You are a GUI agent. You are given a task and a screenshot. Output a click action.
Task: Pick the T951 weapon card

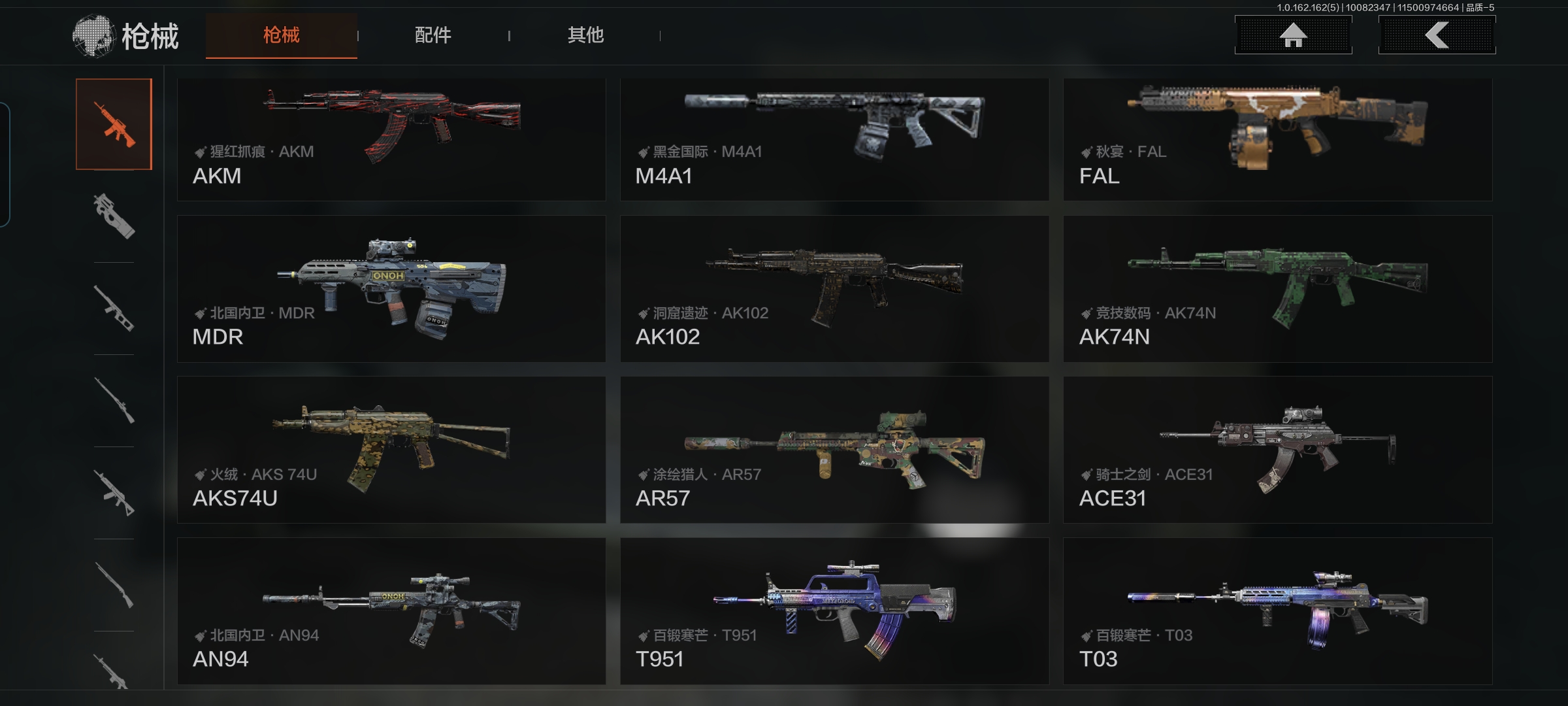click(x=834, y=611)
